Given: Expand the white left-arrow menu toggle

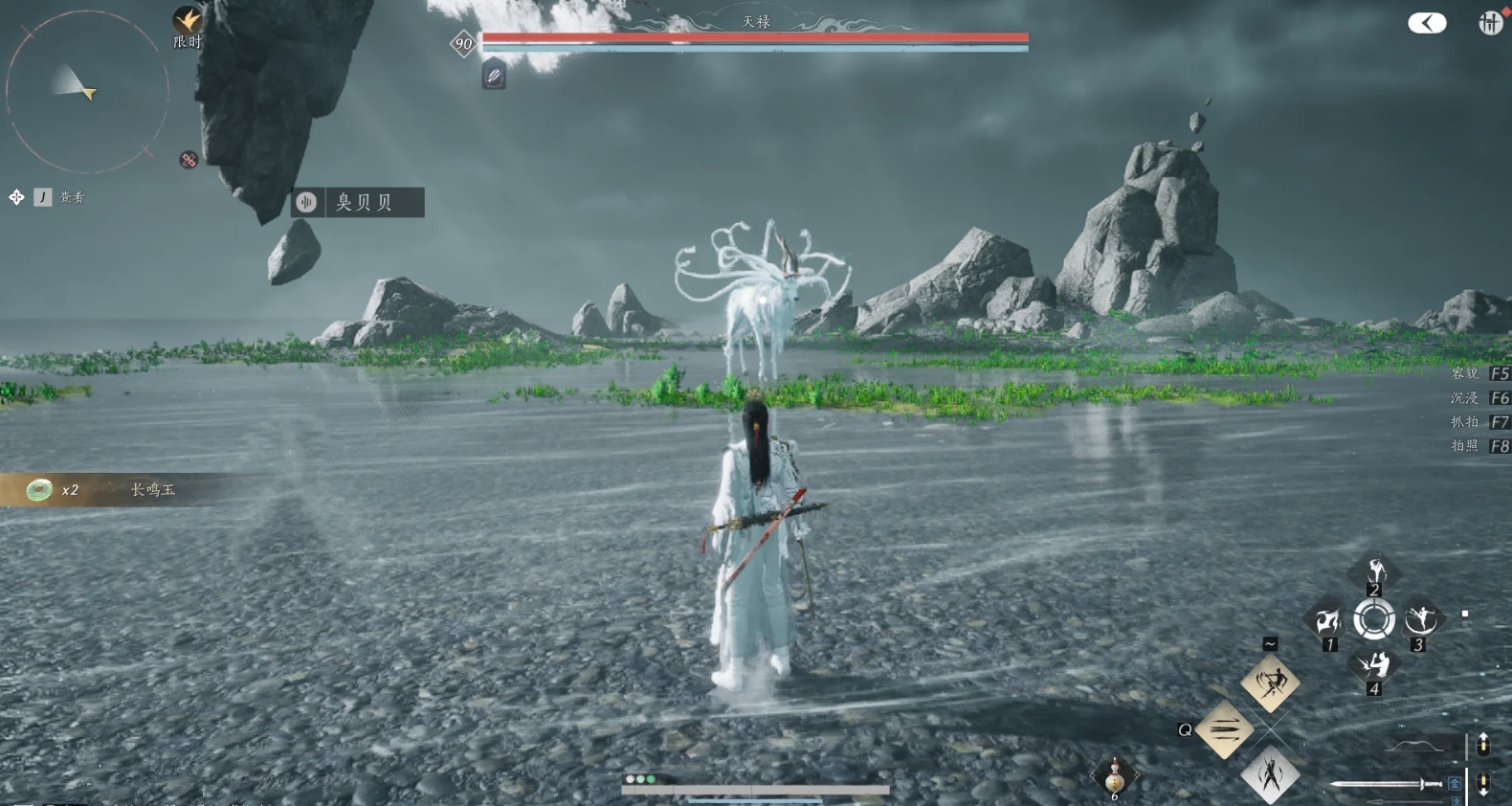Looking at the screenshot, I should point(1427,23).
